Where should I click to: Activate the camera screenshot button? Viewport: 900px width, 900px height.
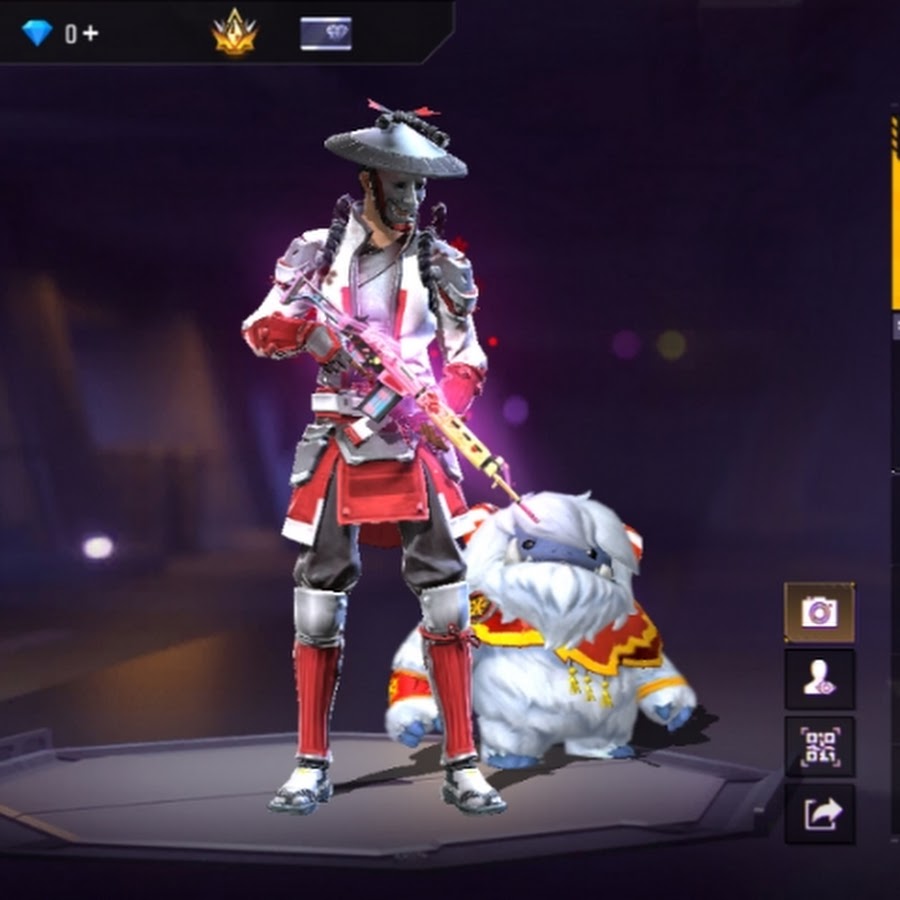click(819, 612)
